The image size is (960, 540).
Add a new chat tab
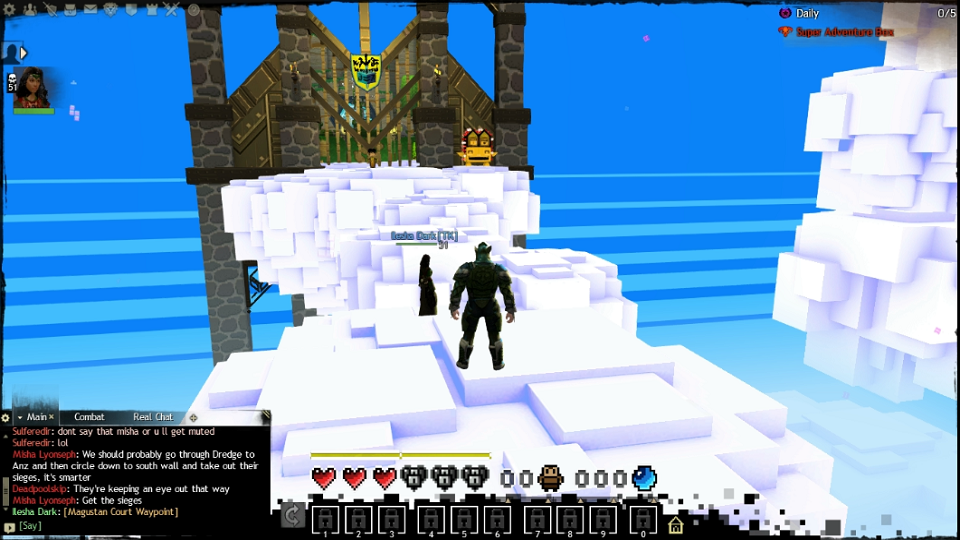pyautogui.click(x=193, y=417)
